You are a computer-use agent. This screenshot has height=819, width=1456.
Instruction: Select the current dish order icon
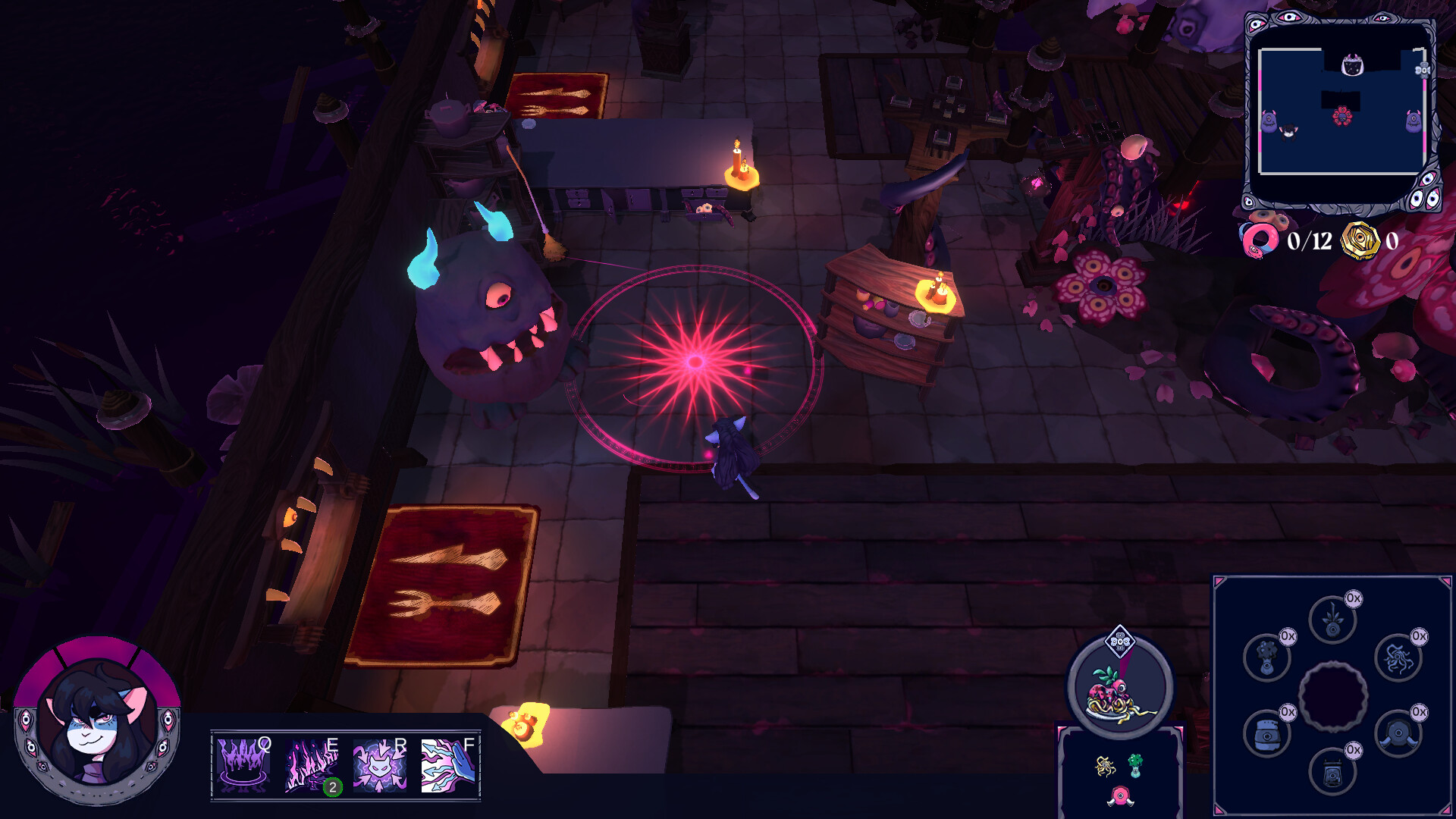tap(1120, 690)
